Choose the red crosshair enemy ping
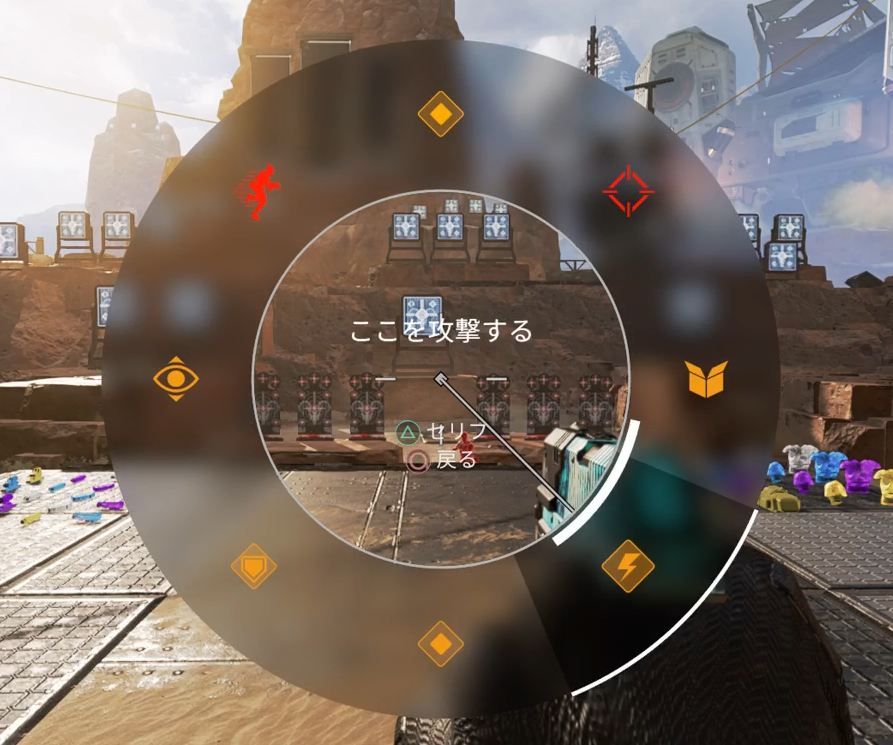Image resolution: width=893 pixels, height=745 pixels. (x=628, y=190)
